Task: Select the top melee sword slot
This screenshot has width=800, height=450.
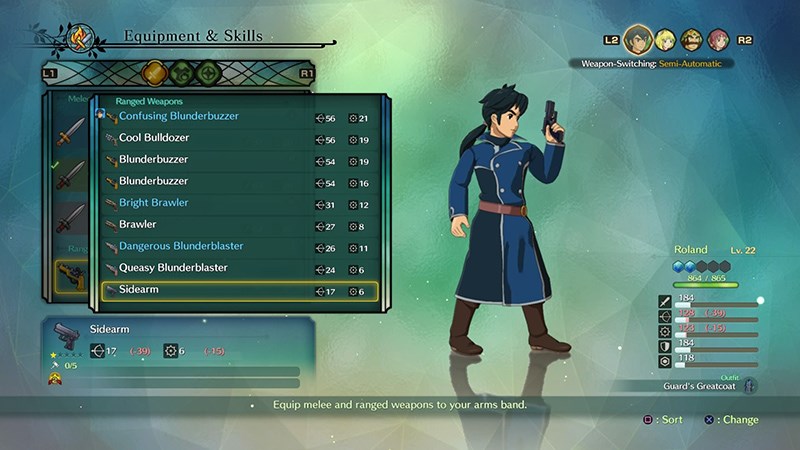Action: coord(70,132)
